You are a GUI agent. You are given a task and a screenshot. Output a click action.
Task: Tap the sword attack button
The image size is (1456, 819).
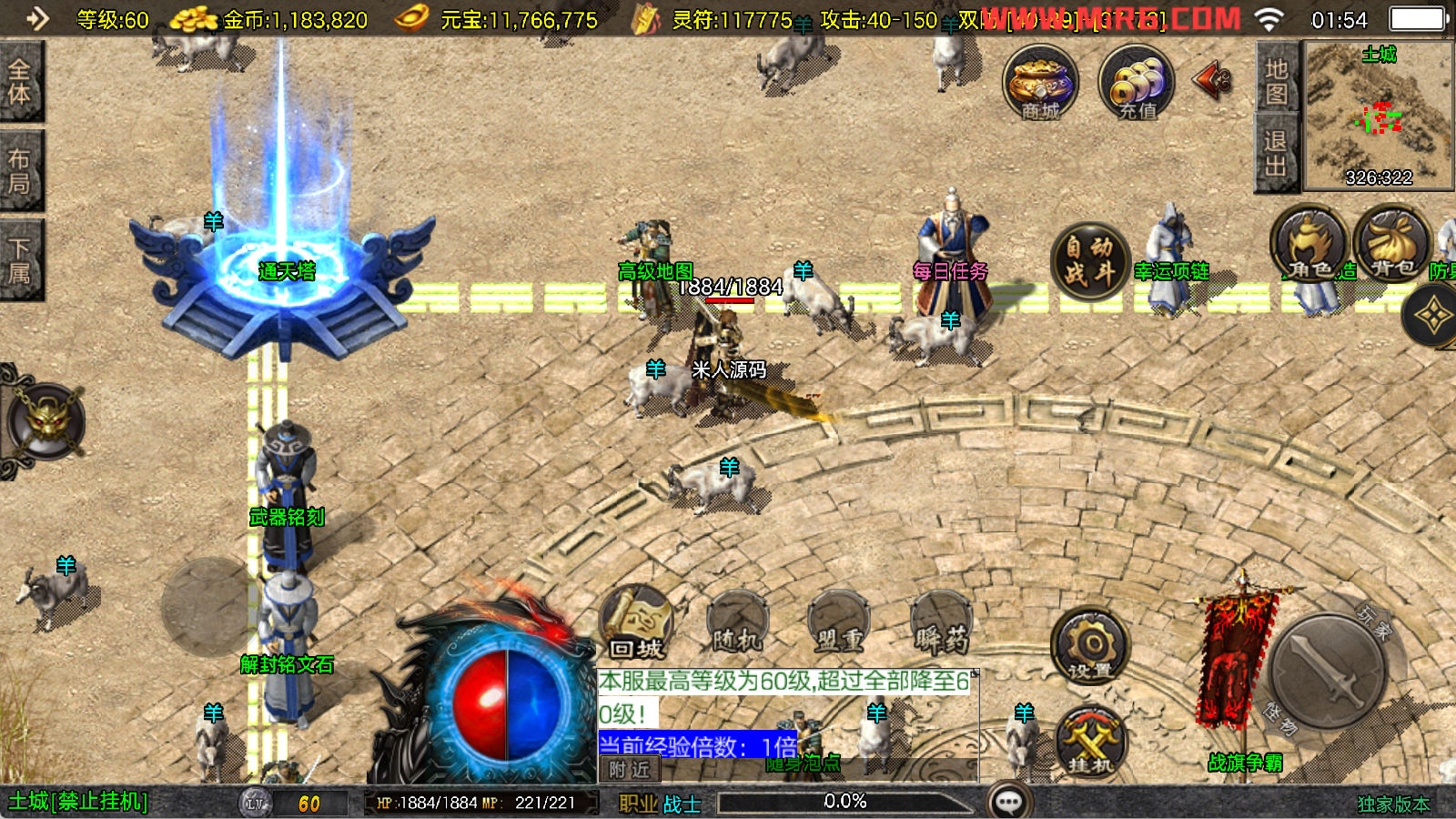tap(1327, 672)
